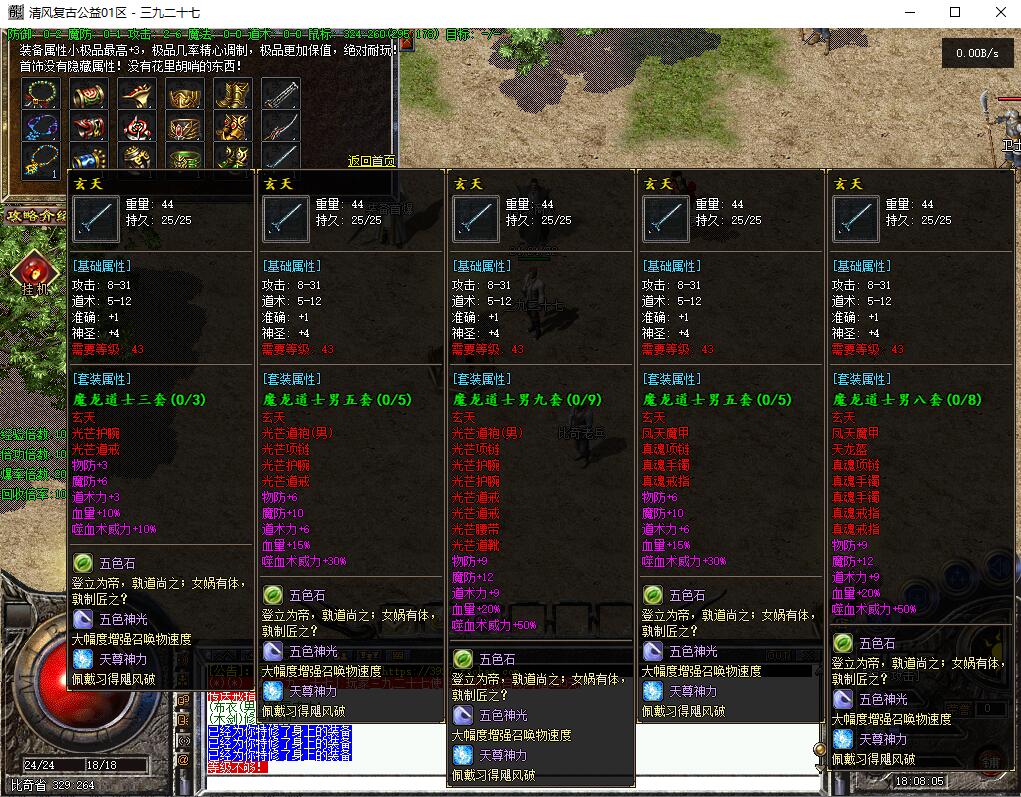
Task: Minimize the game window
Action: (x=910, y=13)
